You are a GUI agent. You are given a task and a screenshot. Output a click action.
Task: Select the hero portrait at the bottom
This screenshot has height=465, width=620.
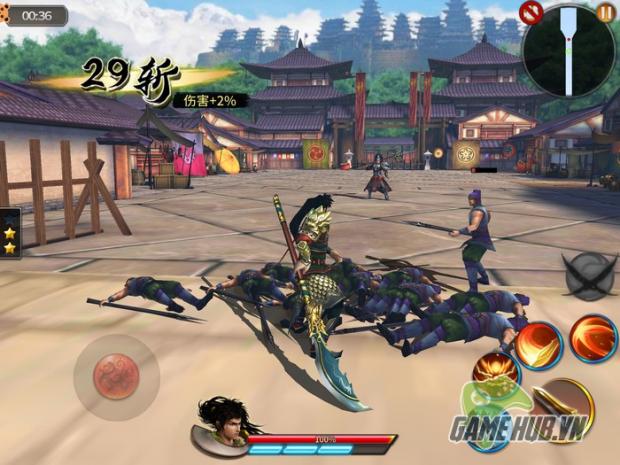click(222, 420)
